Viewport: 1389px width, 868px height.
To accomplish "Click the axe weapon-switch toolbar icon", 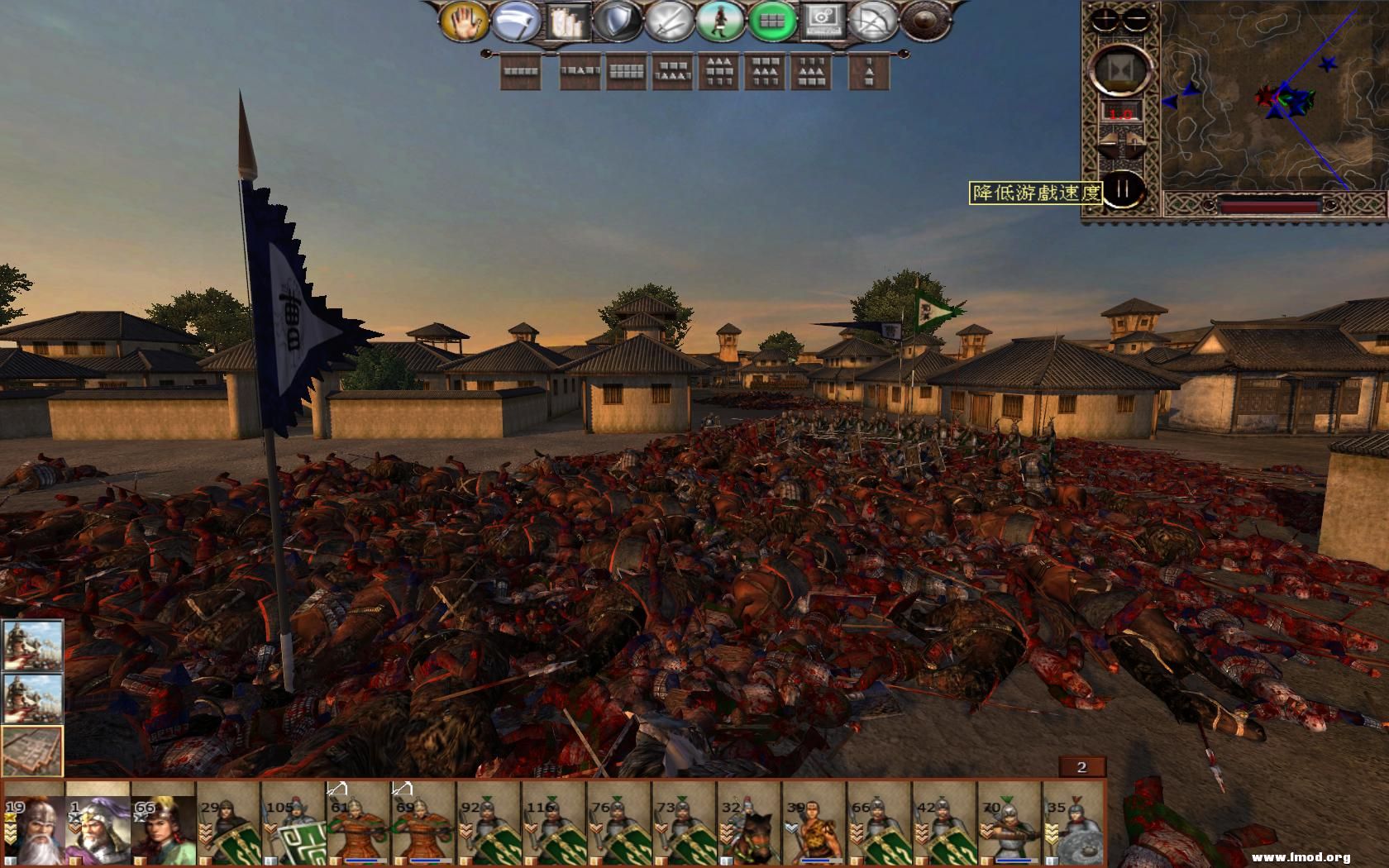I will coord(516,21).
